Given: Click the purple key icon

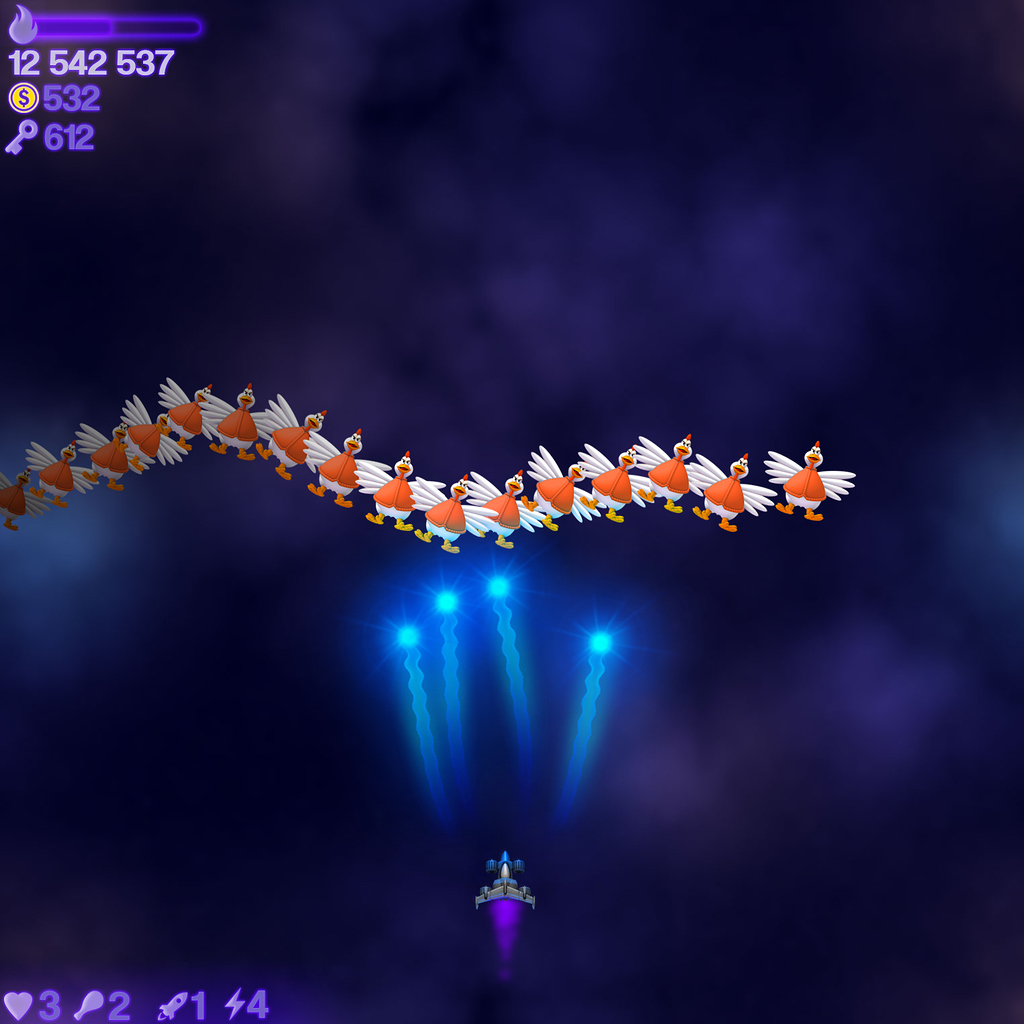Looking at the screenshot, I should [x=21, y=137].
